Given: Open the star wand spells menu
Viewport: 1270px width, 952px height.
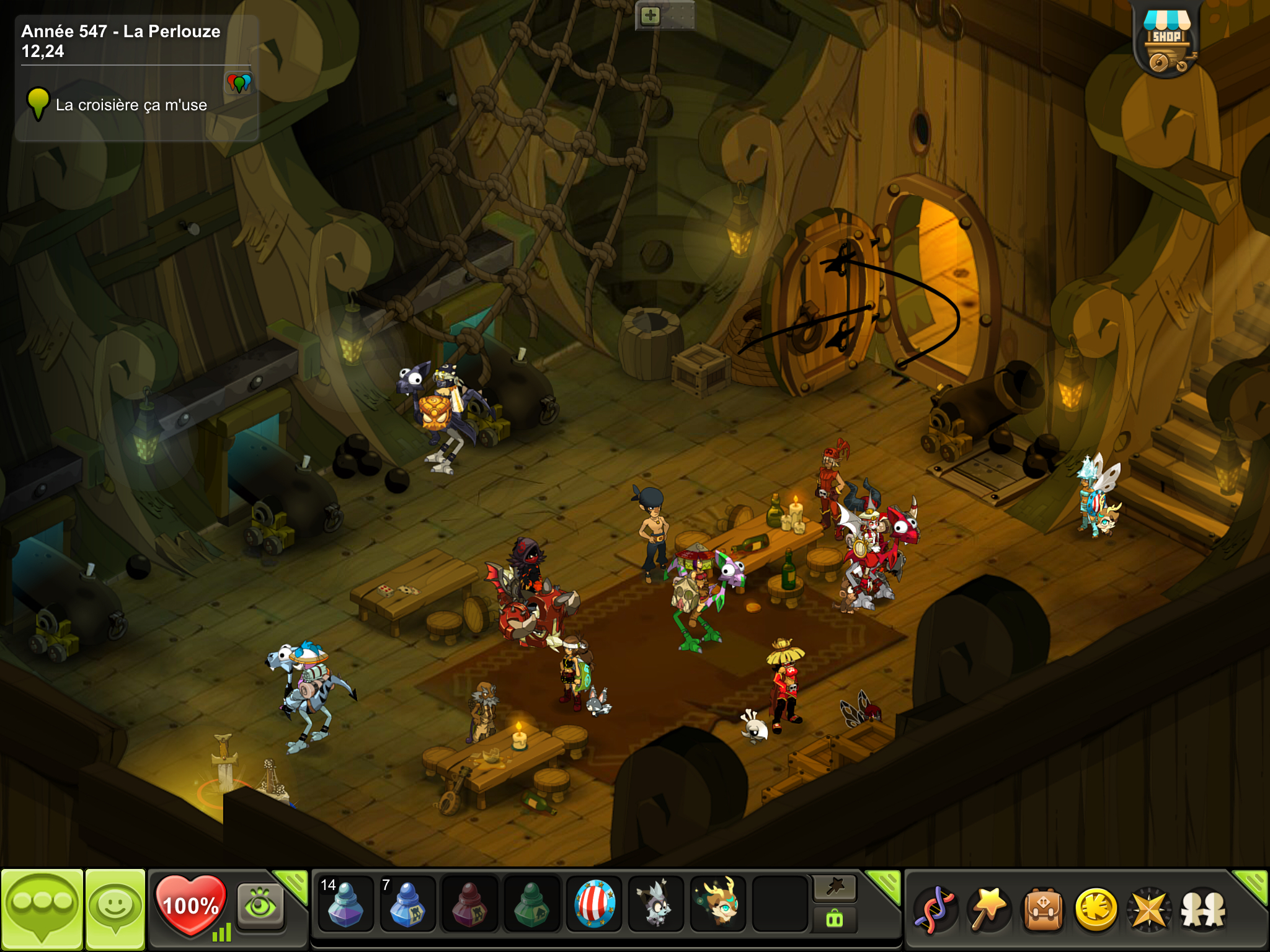Looking at the screenshot, I should 989,909.
